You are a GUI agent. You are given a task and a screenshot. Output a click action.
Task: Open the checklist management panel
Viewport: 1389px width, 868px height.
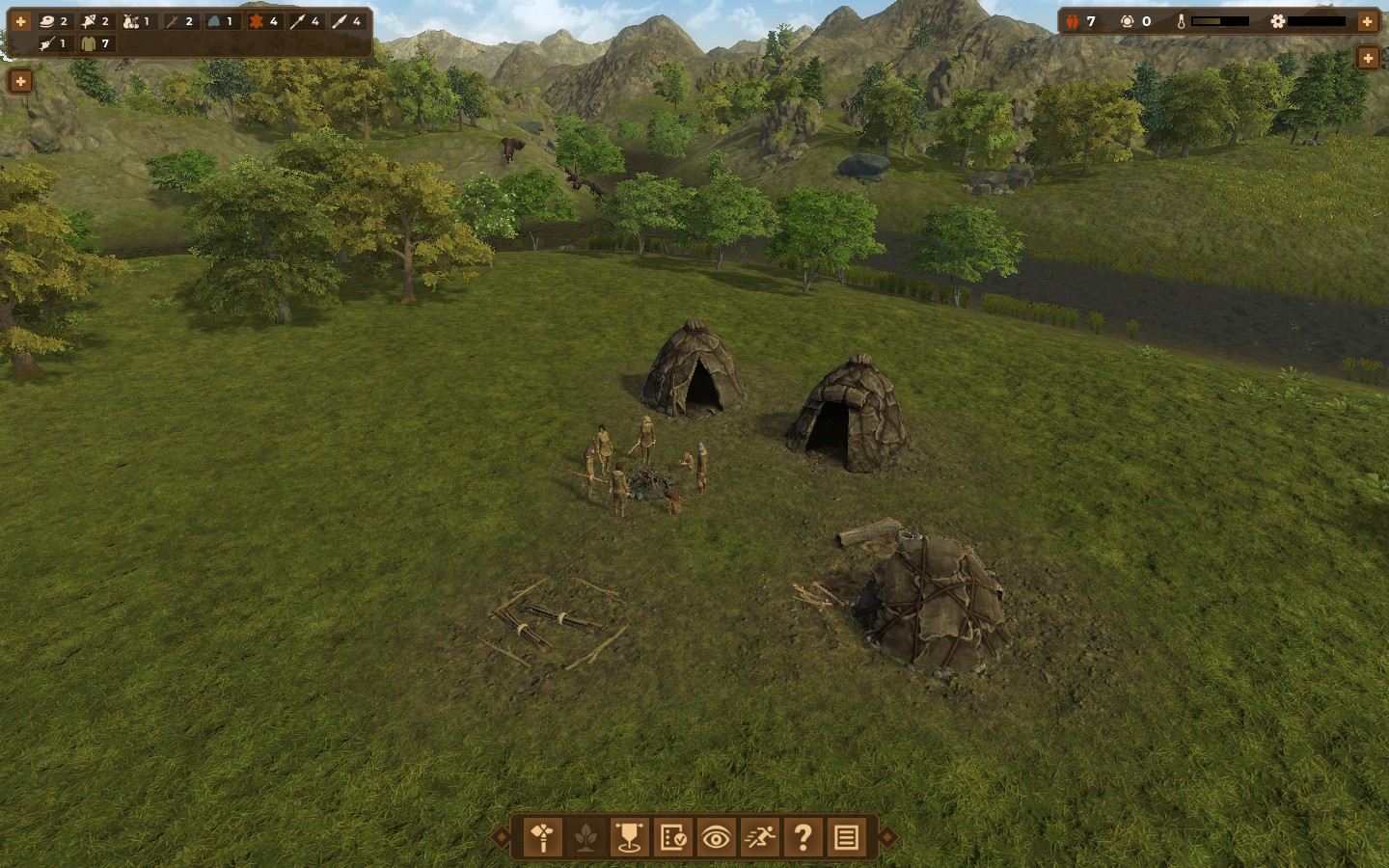point(672,837)
